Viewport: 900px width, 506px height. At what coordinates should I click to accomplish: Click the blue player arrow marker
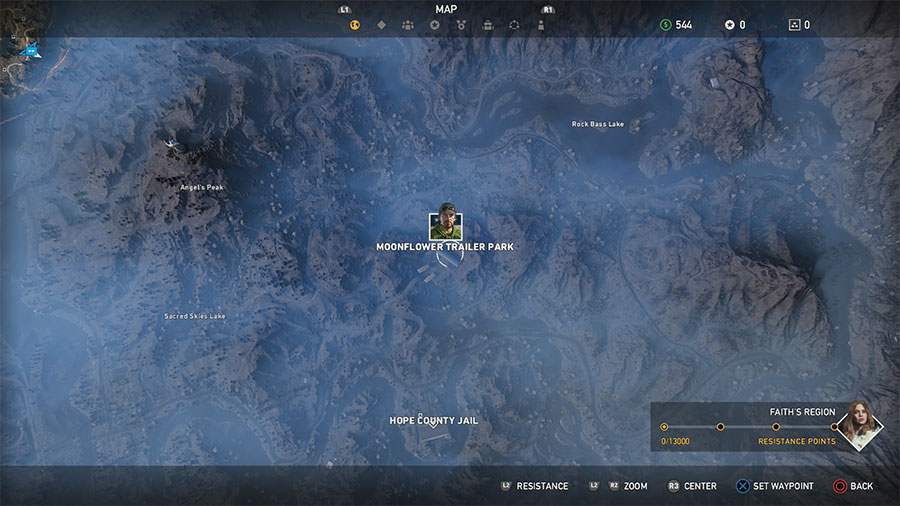point(31,47)
